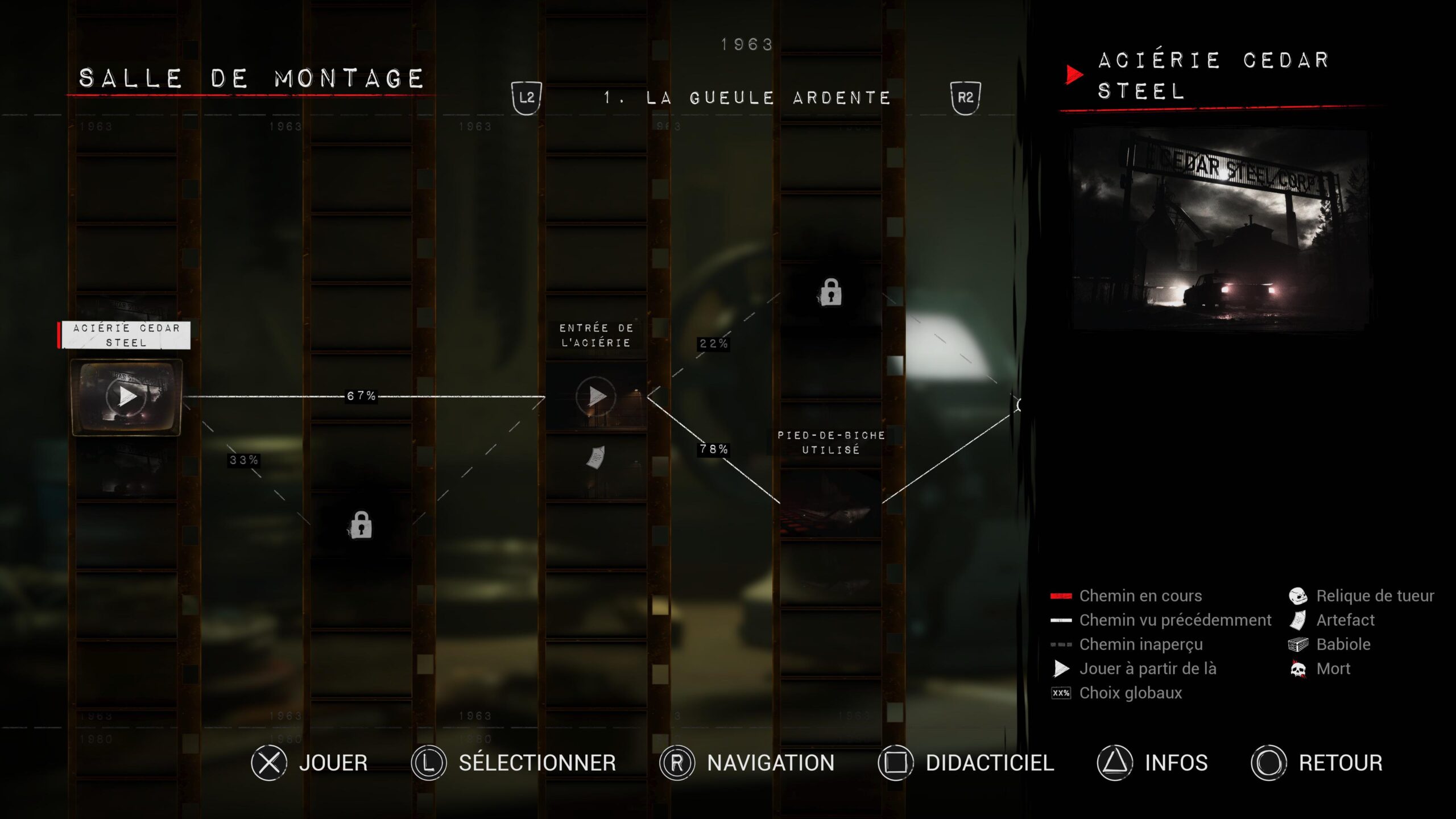Select the locked node on the 33% path
This screenshot has width=1456, height=819.
[x=361, y=525]
